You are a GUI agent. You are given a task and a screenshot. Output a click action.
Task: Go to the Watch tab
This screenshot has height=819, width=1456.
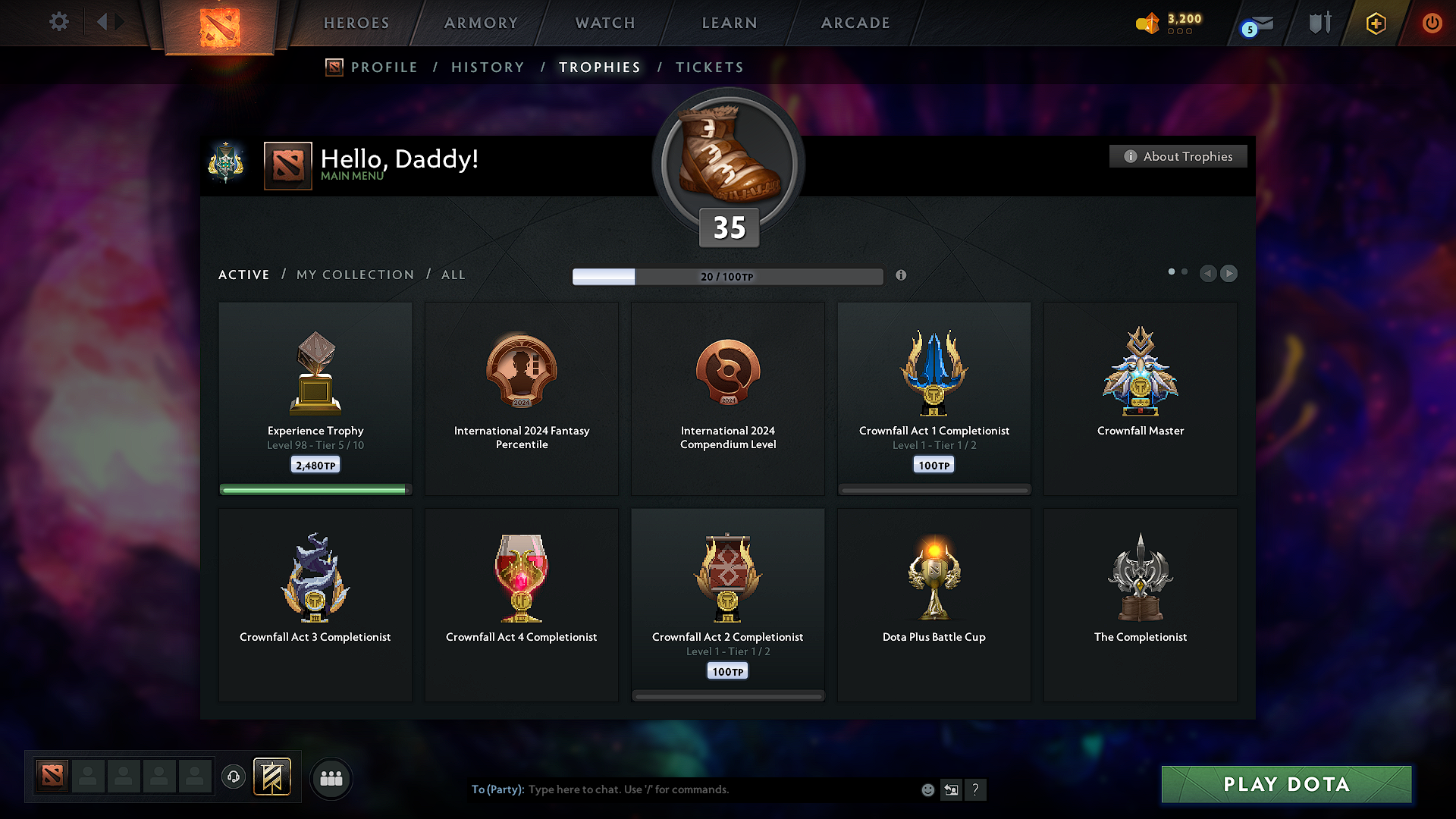605,23
